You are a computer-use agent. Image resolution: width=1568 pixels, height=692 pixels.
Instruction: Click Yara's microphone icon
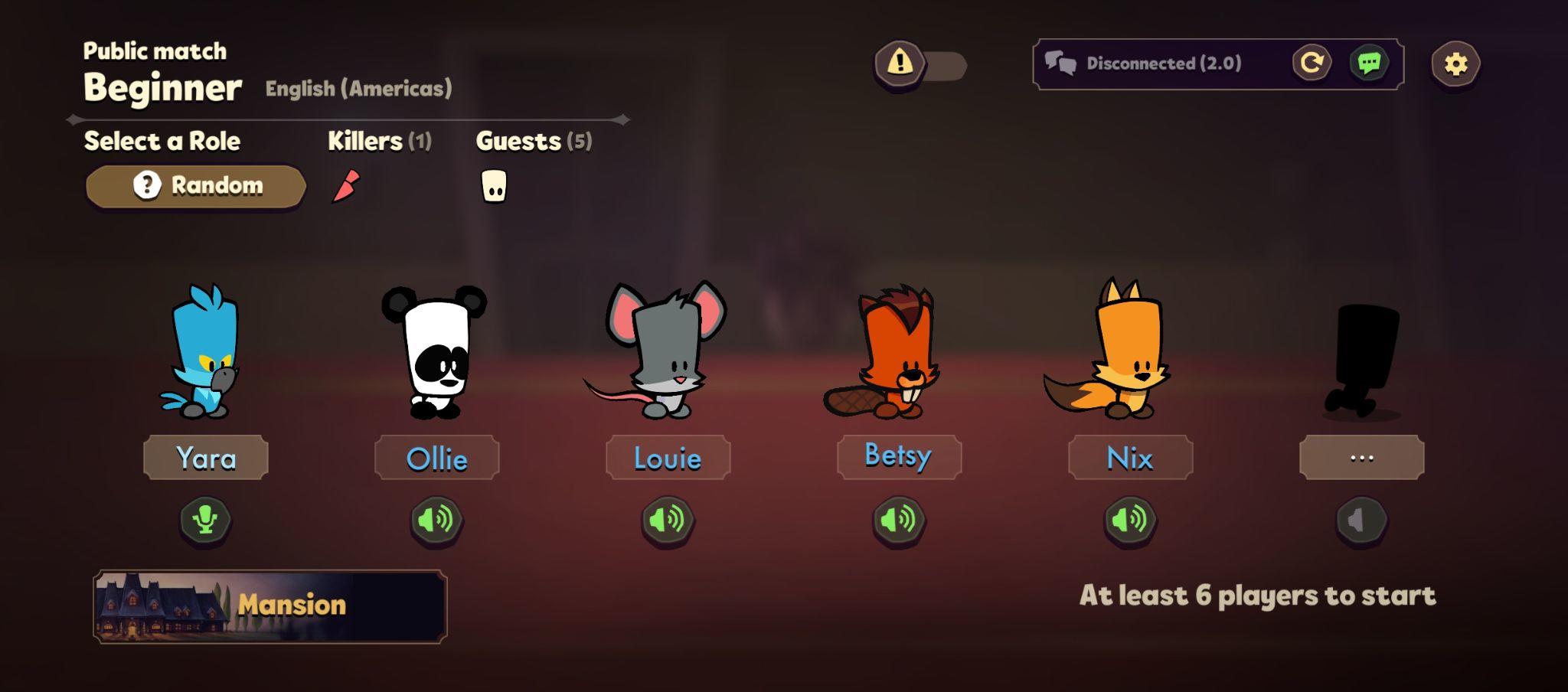pyautogui.click(x=205, y=520)
